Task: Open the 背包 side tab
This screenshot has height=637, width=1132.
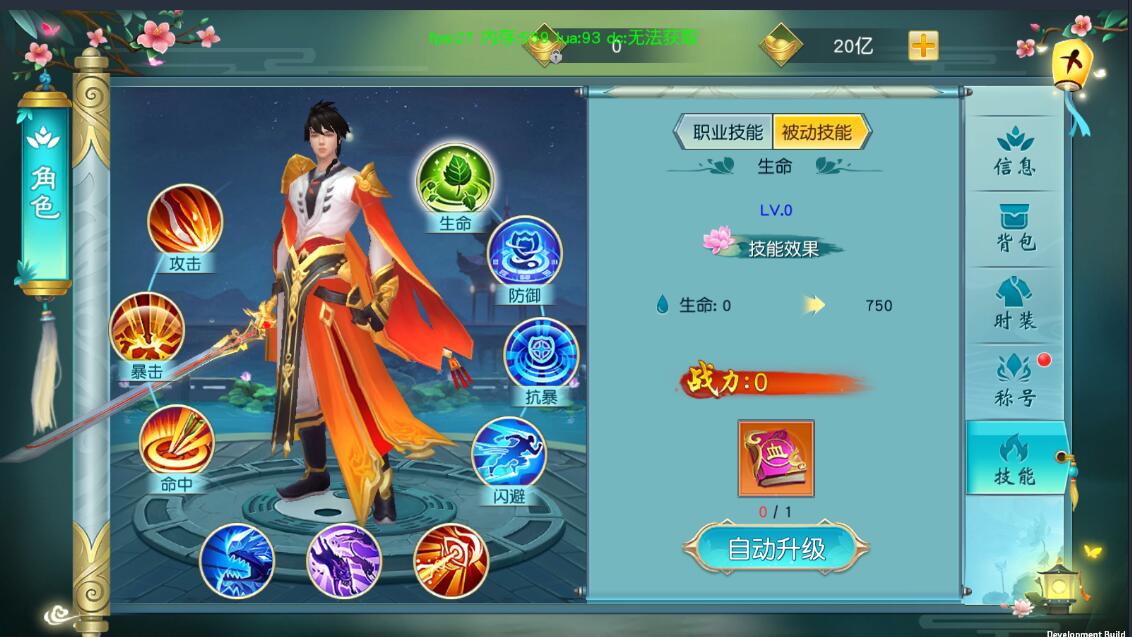Action: pyautogui.click(x=1015, y=229)
